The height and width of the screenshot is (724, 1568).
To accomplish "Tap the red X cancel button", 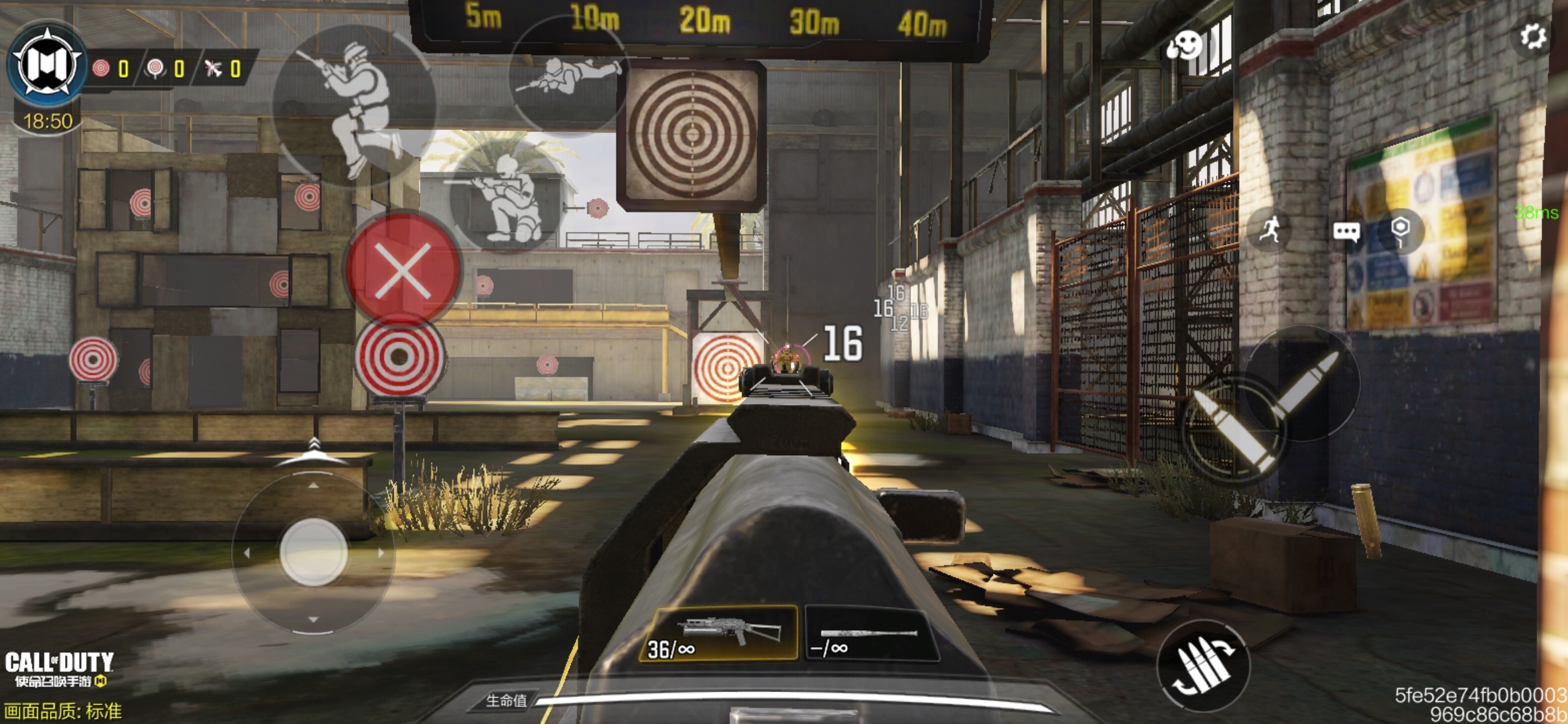I will coord(403,269).
